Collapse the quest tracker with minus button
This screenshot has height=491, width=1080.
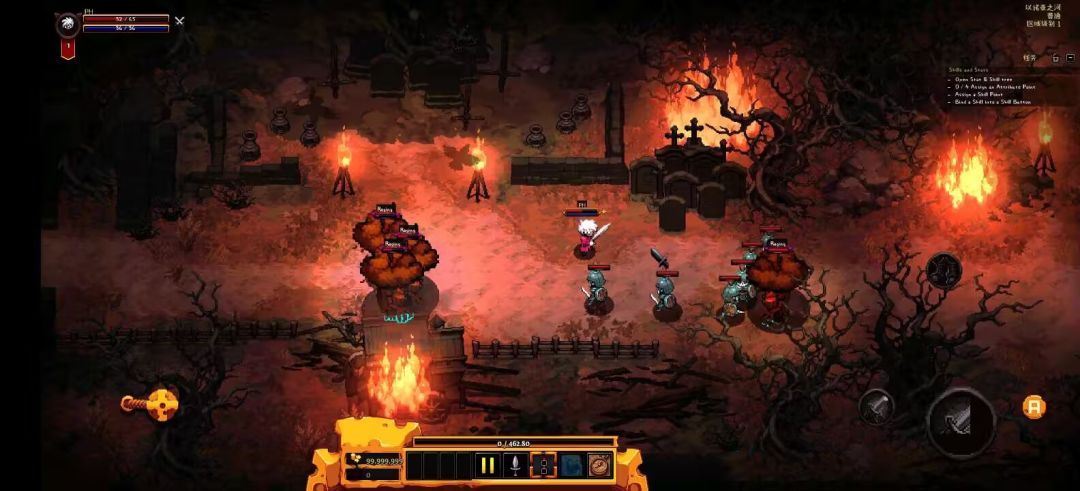click(1069, 58)
